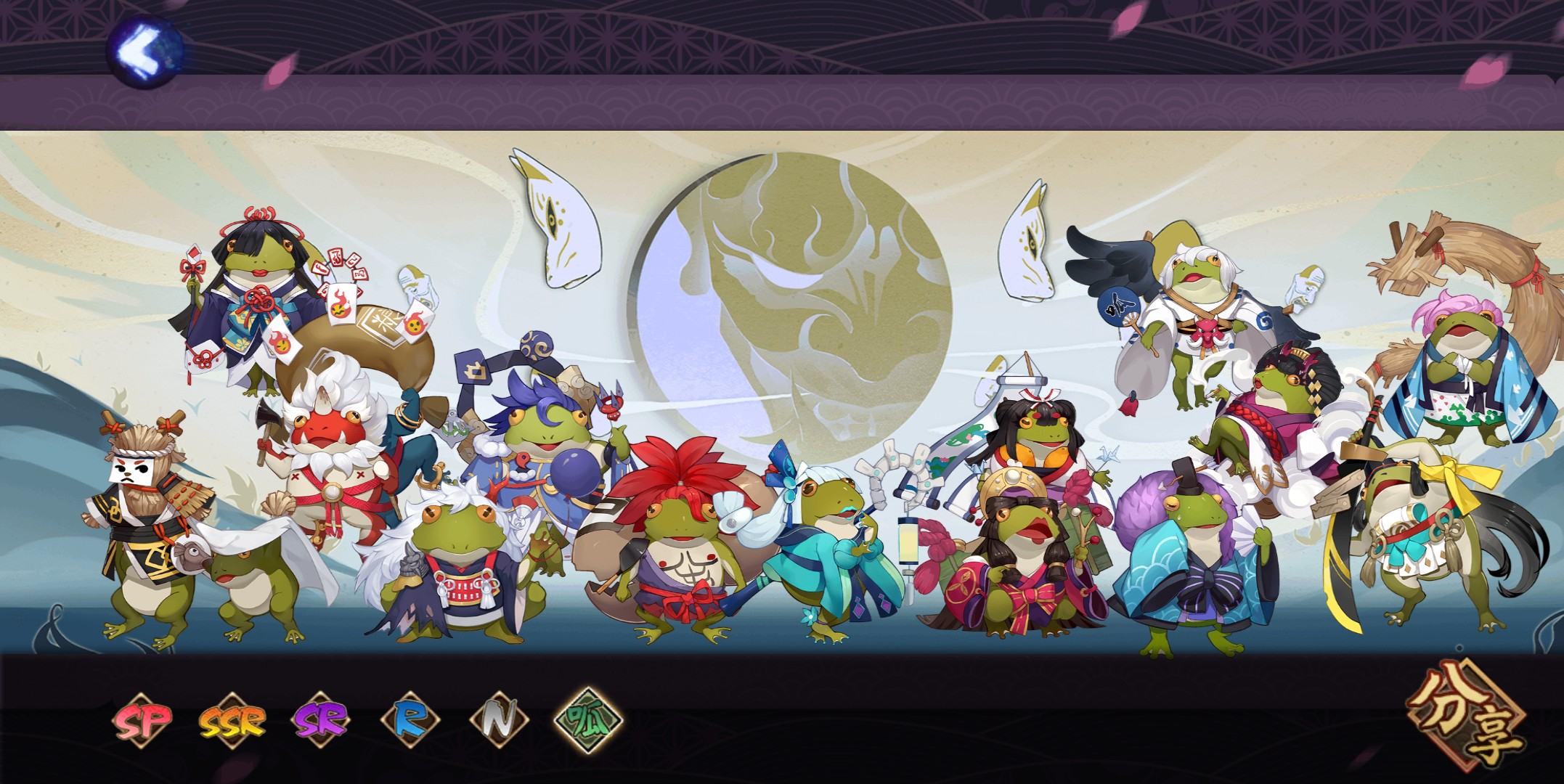Viewport: 1564px width, 784px height.
Task: Show the SR rarity collection
Action: [321, 720]
